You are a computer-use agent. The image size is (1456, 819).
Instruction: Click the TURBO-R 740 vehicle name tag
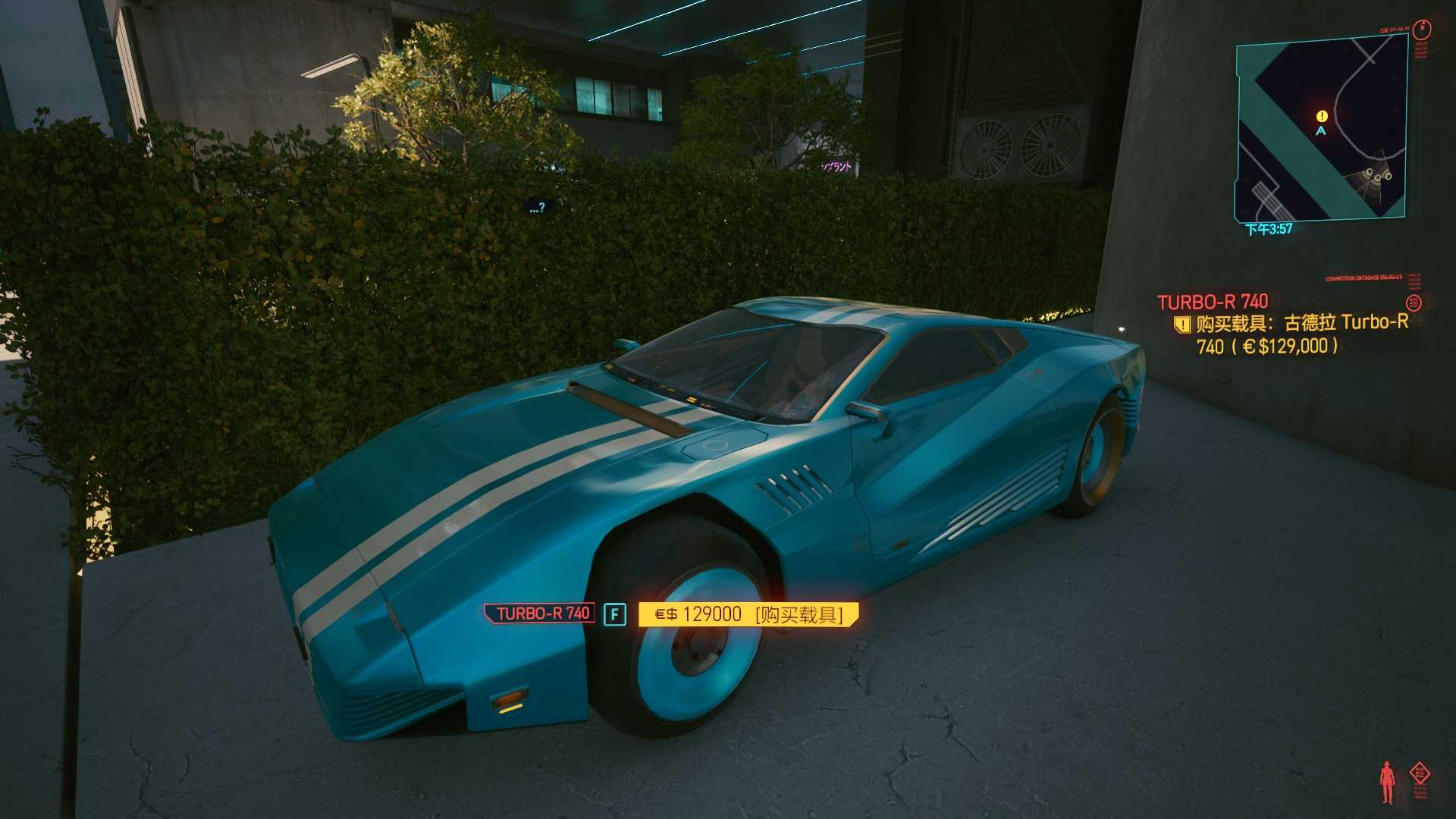pos(540,613)
